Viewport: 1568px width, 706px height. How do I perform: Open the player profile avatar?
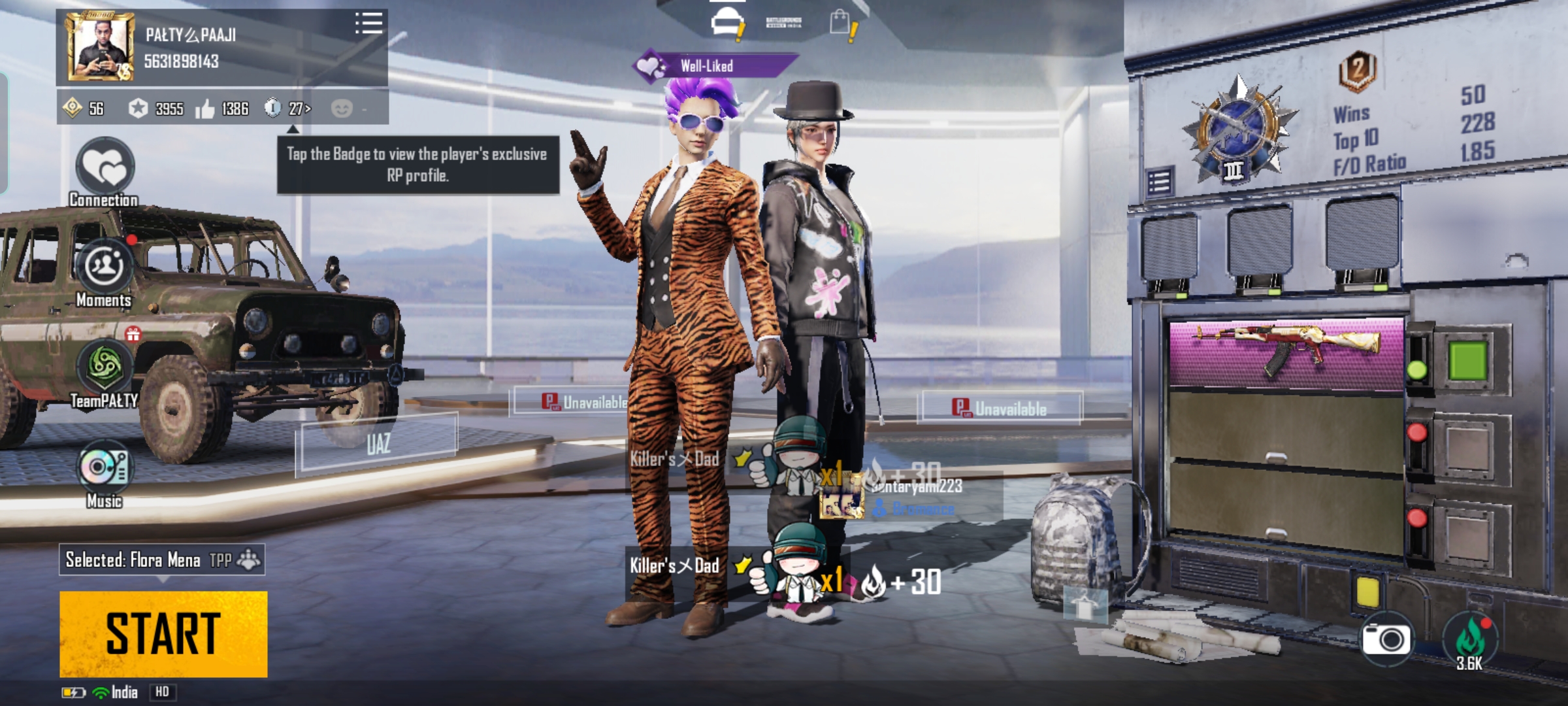pyautogui.click(x=101, y=48)
